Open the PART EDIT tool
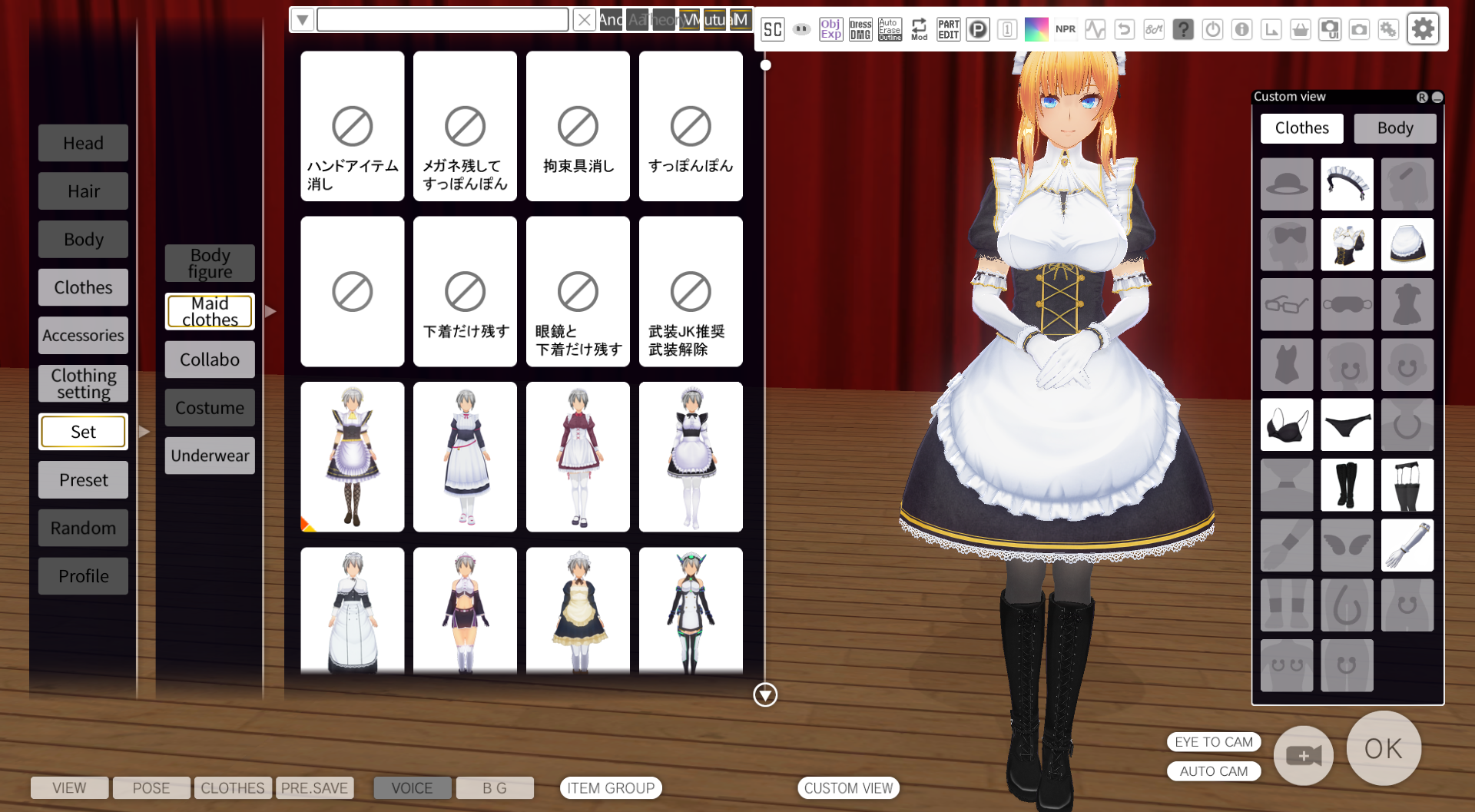 [x=948, y=29]
